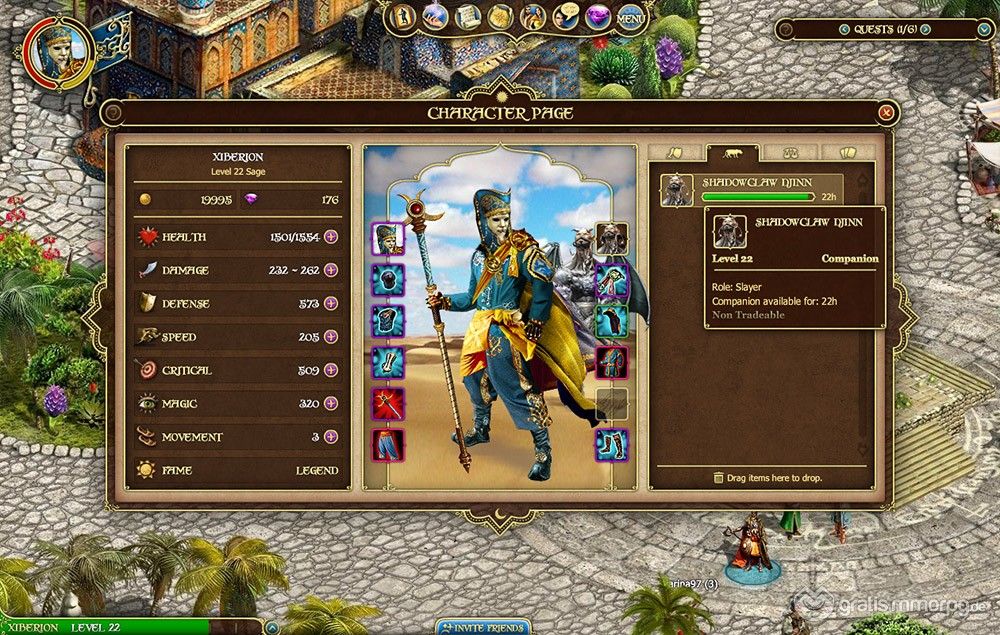Close the Character Page window
This screenshot has height=635, width=1000.
[x=885, y=113]
